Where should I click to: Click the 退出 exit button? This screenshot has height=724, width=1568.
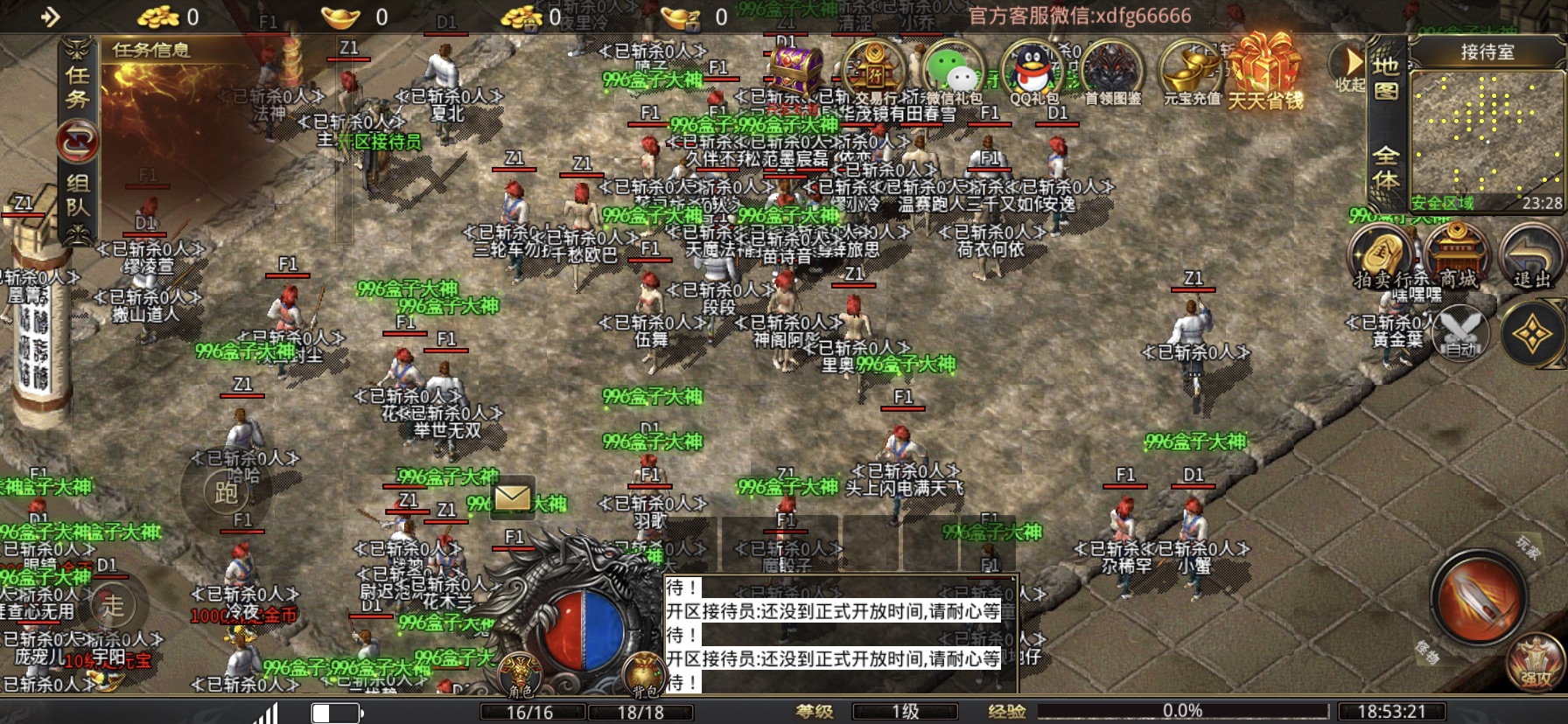pos(1531,254)
